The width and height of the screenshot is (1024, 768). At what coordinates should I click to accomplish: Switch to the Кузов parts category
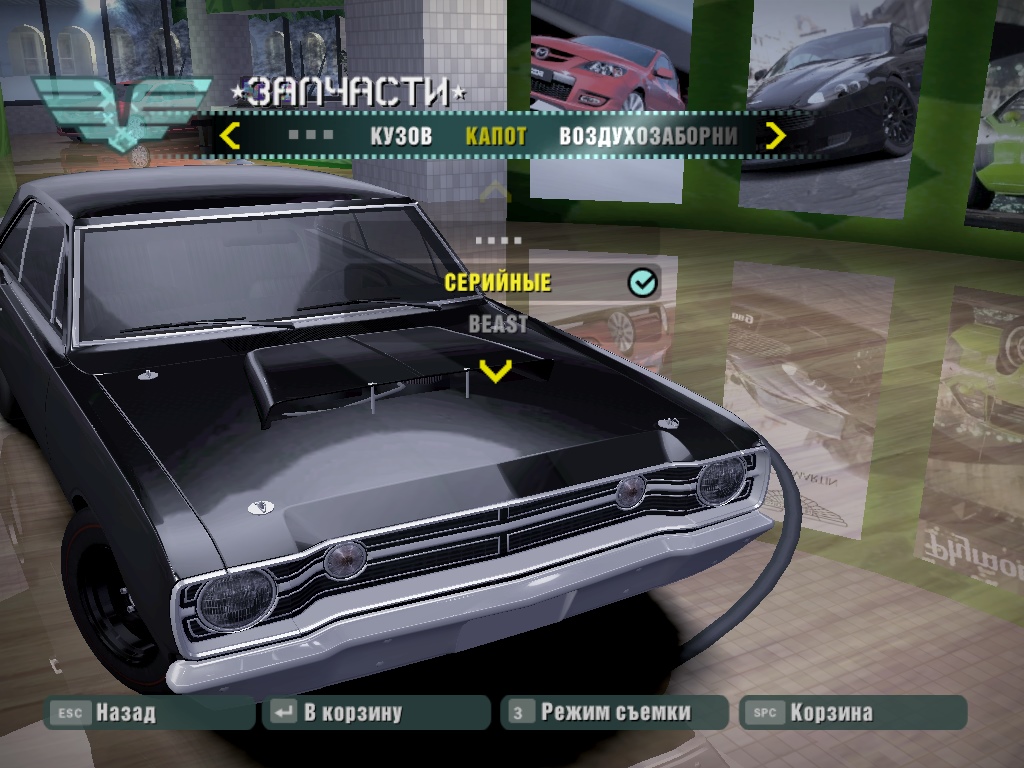pos(400,136)
